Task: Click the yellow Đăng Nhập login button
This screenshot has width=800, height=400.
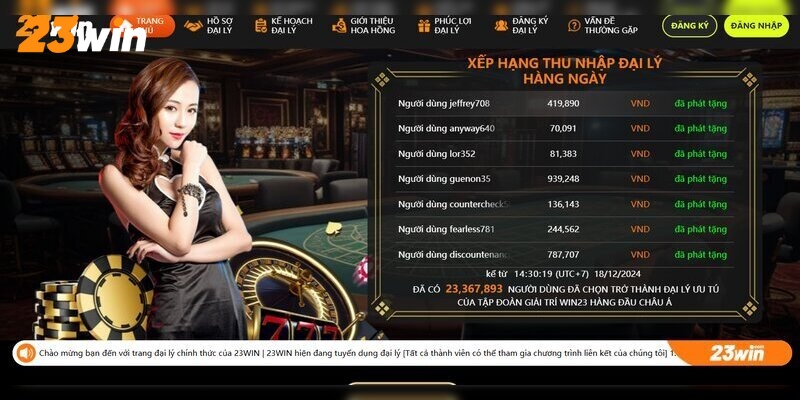Action: [756, 26]
